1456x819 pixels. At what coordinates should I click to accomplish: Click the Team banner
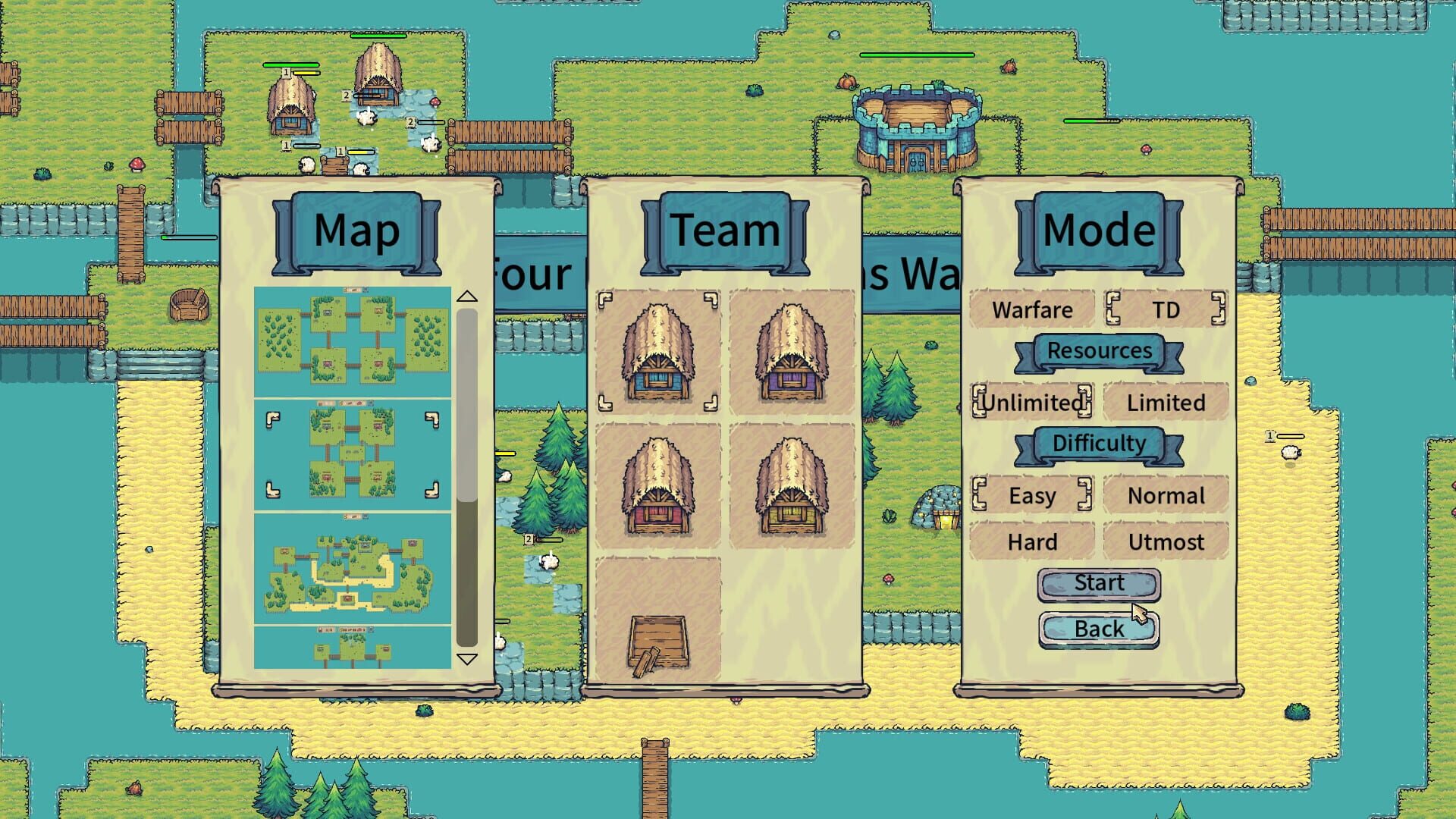(726, 230)
